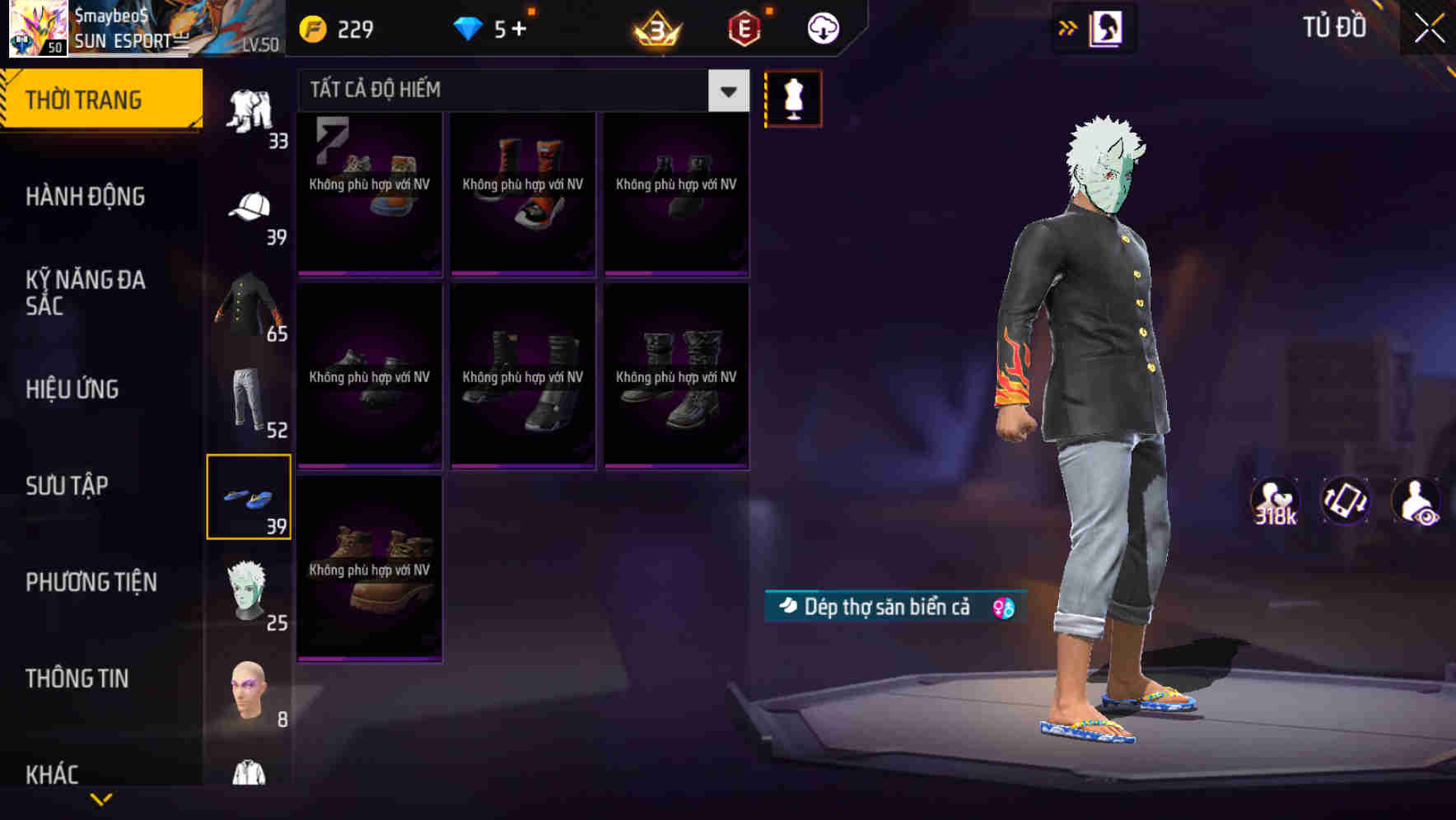Expand the yellow down arrow under KHÁC
The width and height of the screenshot is (1456, 820).
click(102, 799)
